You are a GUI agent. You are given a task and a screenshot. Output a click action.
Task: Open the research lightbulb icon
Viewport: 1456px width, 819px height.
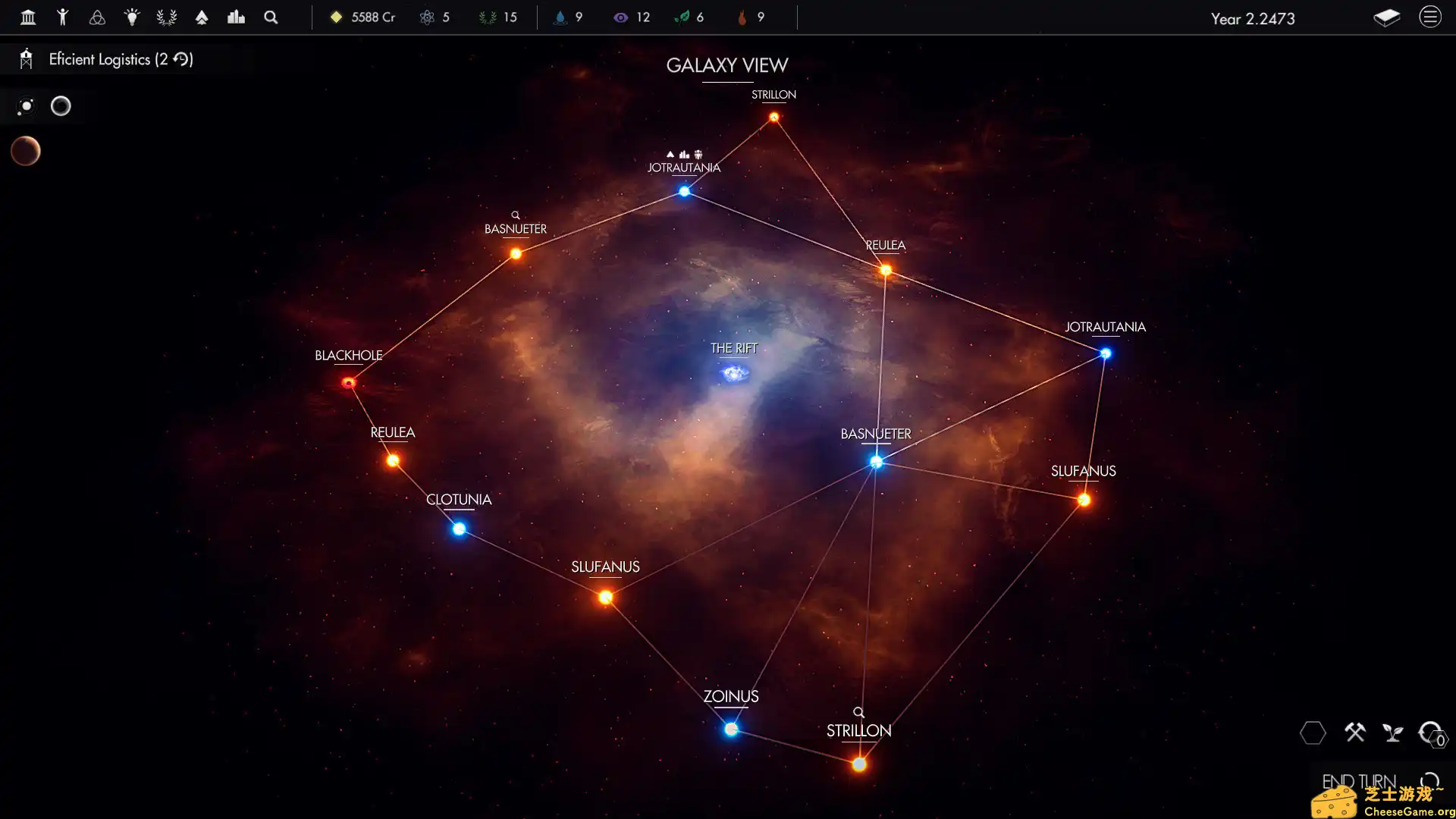[x=132, y=17]
